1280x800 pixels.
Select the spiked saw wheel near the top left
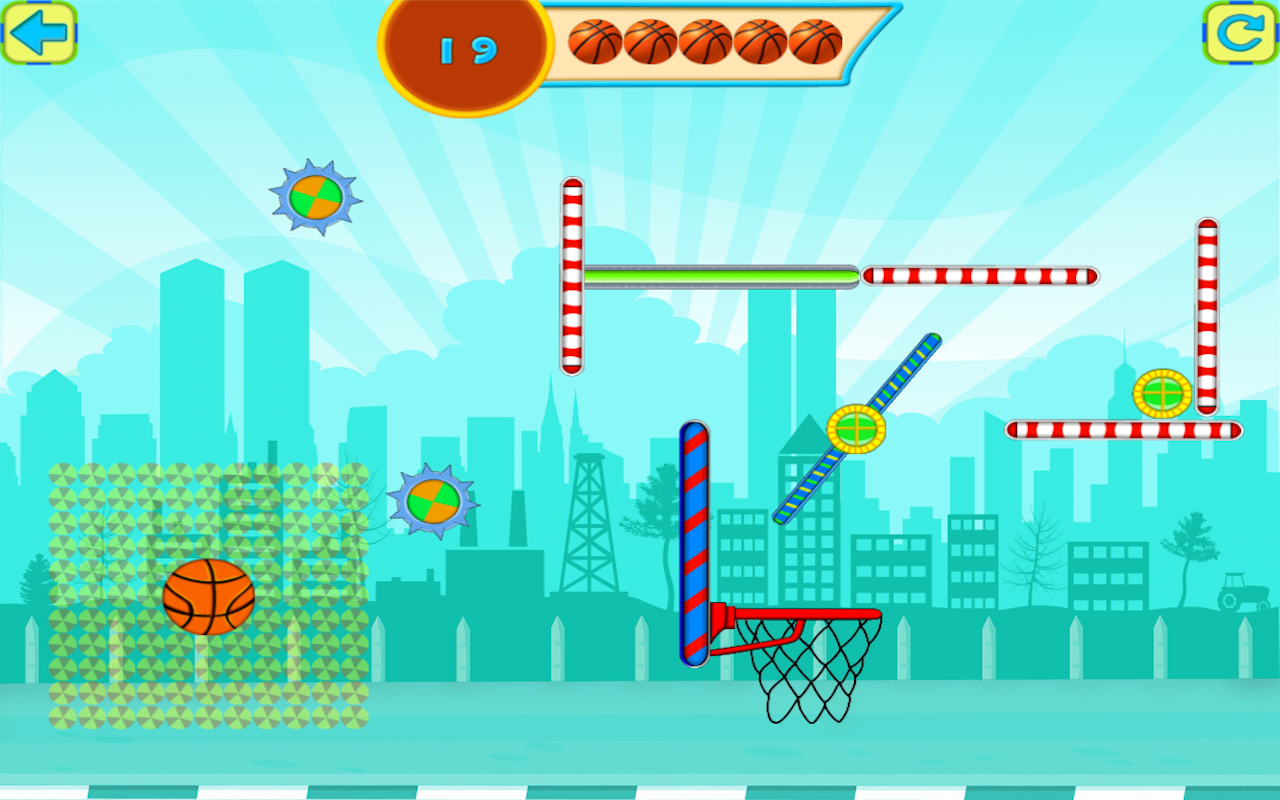(315, 198)
